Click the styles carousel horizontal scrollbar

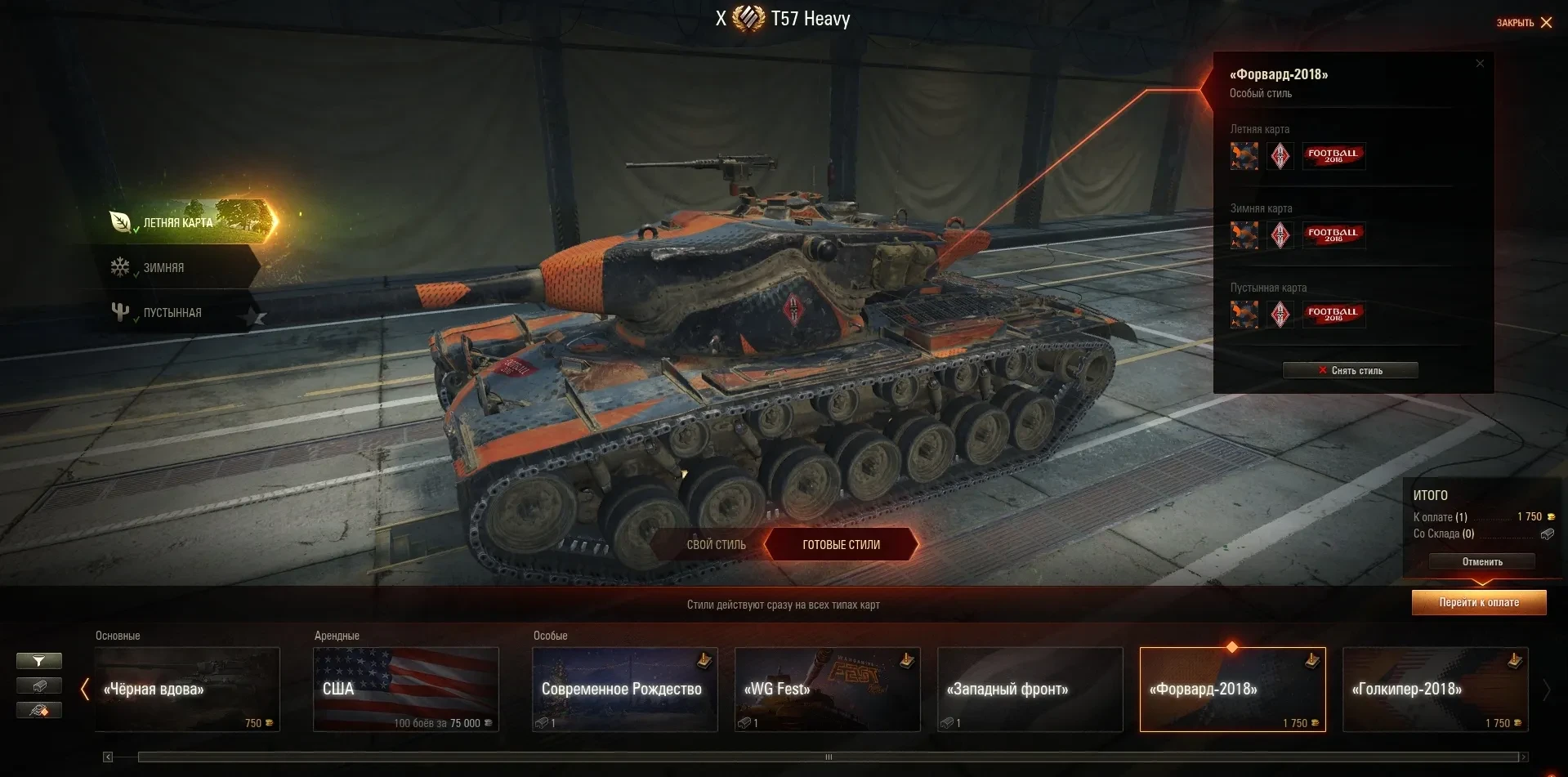click(828, 757)
